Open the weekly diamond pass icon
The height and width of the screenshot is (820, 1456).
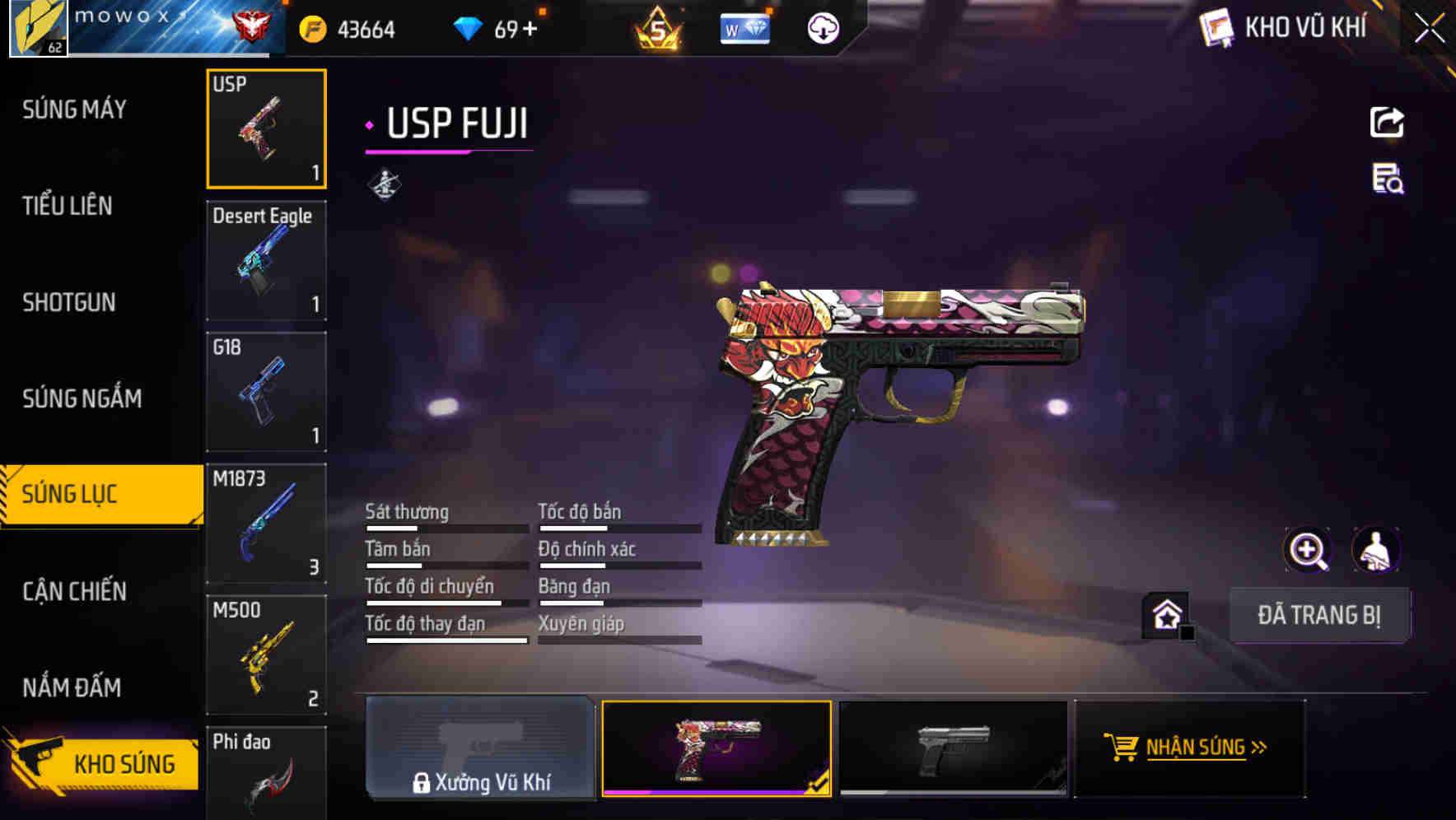click(745, 28)
